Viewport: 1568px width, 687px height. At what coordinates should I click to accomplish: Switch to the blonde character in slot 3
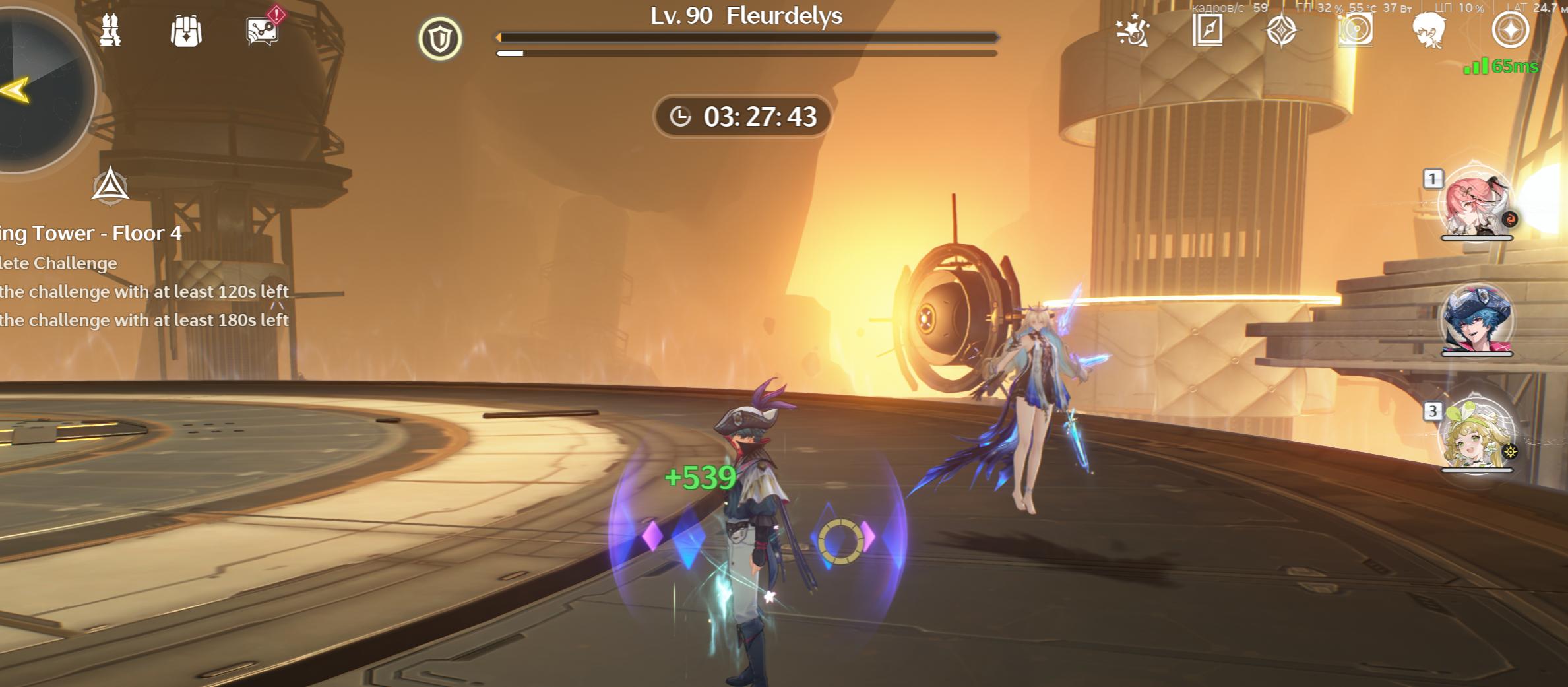point(1476,436)
